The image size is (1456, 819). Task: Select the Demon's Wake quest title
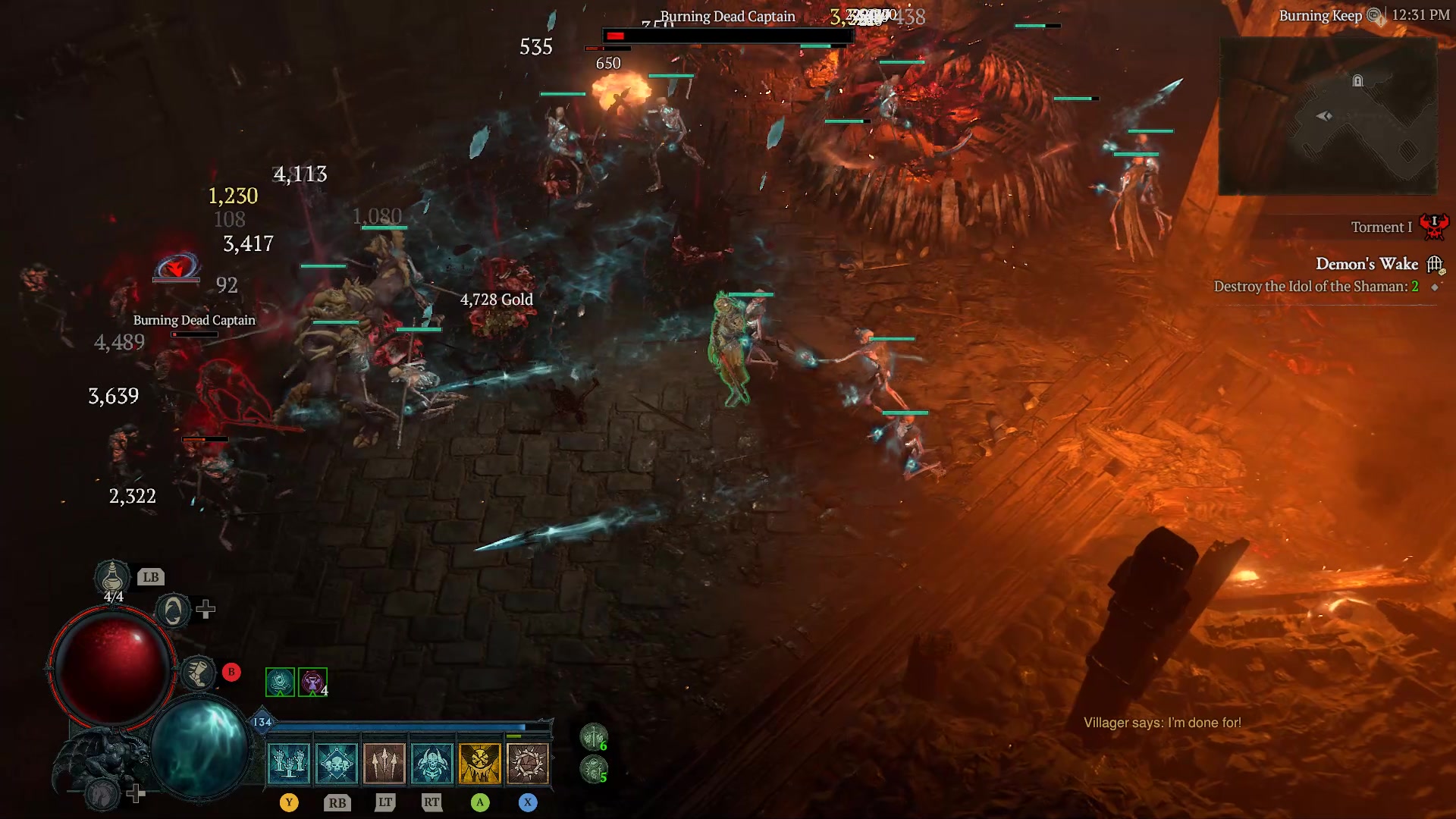tap(1368, 264)
